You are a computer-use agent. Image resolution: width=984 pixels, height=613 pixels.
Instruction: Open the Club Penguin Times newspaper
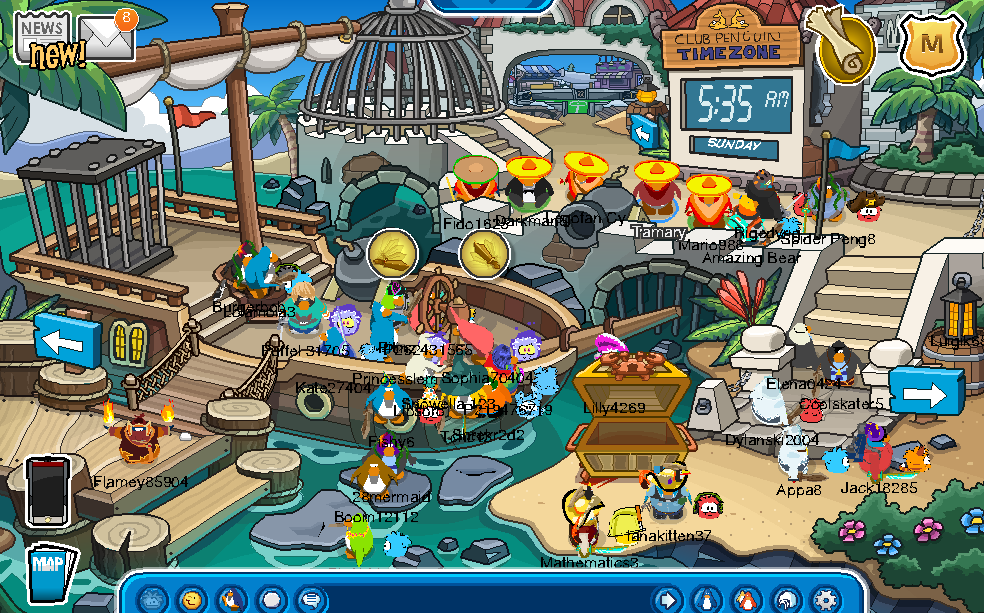[42, 38]
